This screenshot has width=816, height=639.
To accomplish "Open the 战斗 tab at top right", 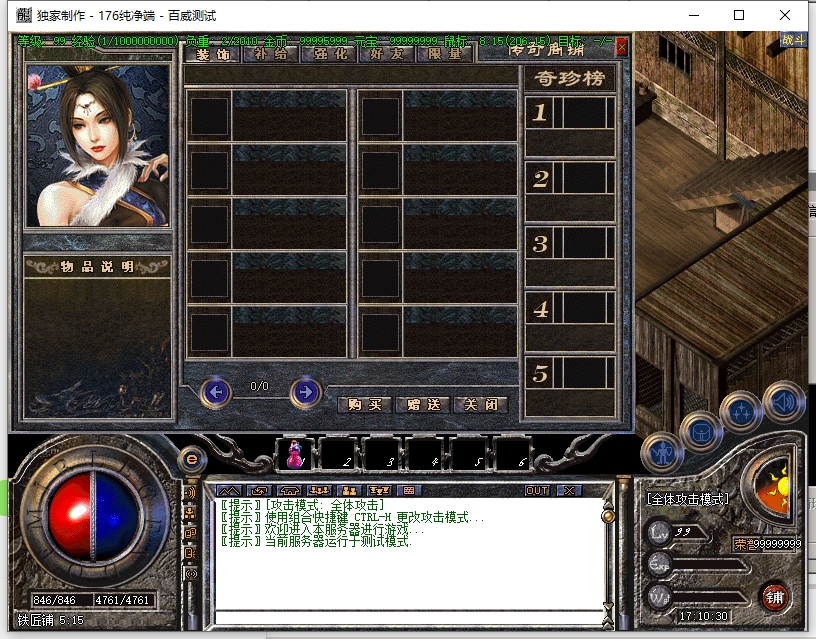I will (x=793, y=40).
